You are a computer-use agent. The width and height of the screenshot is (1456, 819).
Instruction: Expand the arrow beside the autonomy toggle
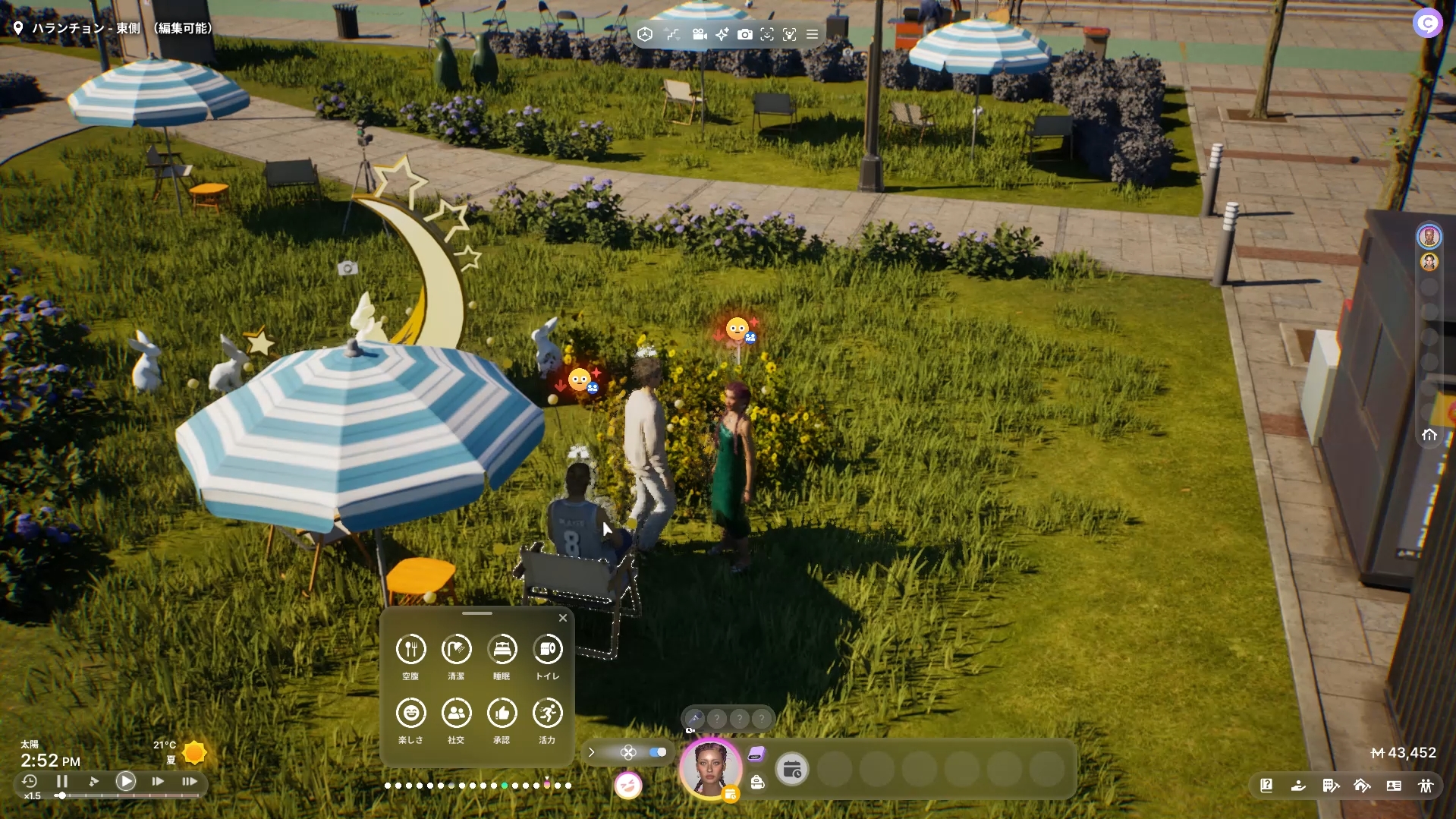coord(592,752)
